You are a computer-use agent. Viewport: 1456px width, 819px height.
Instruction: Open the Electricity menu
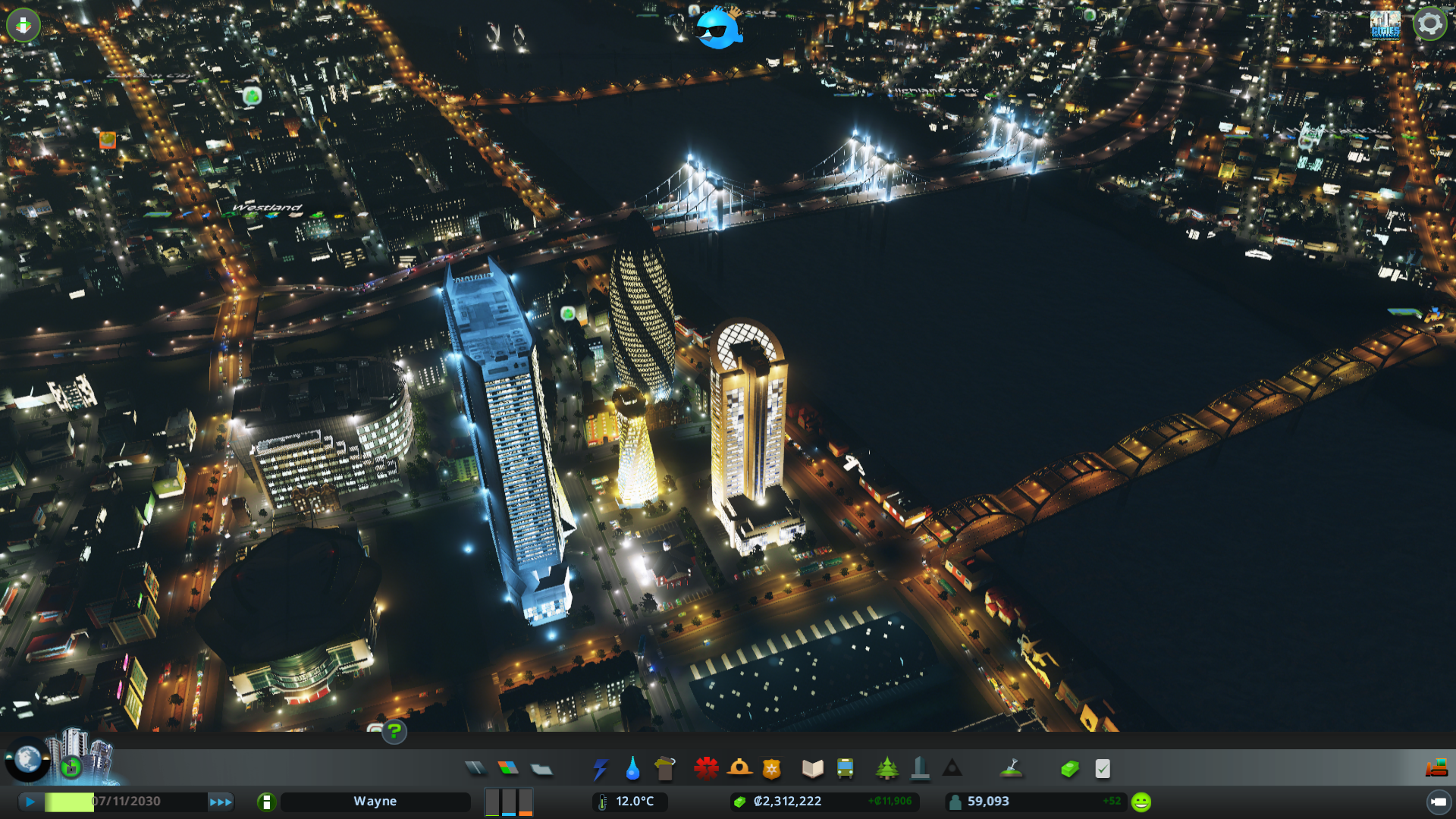click(x=600, y=767)
